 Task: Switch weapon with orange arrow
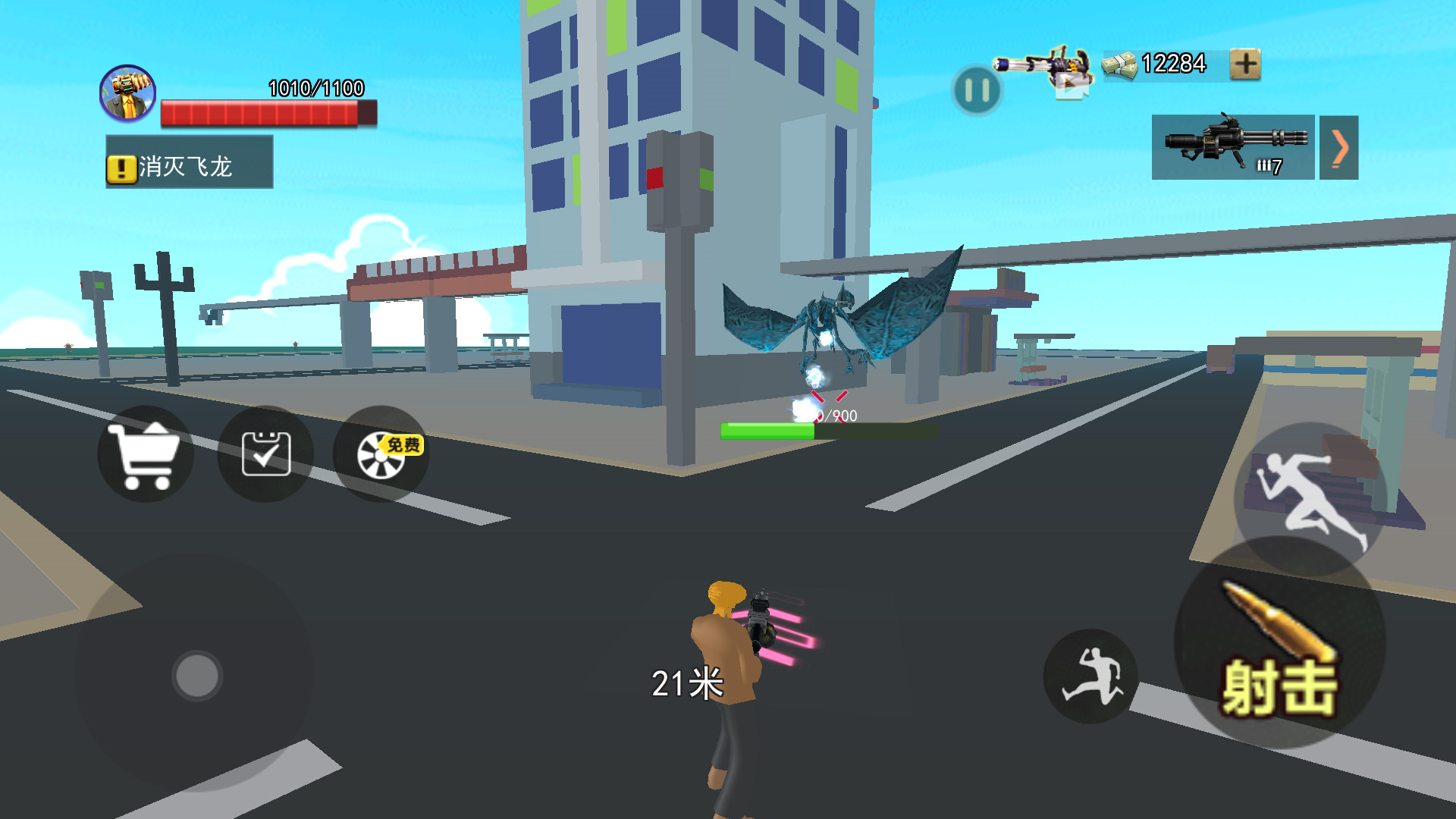1338,147
